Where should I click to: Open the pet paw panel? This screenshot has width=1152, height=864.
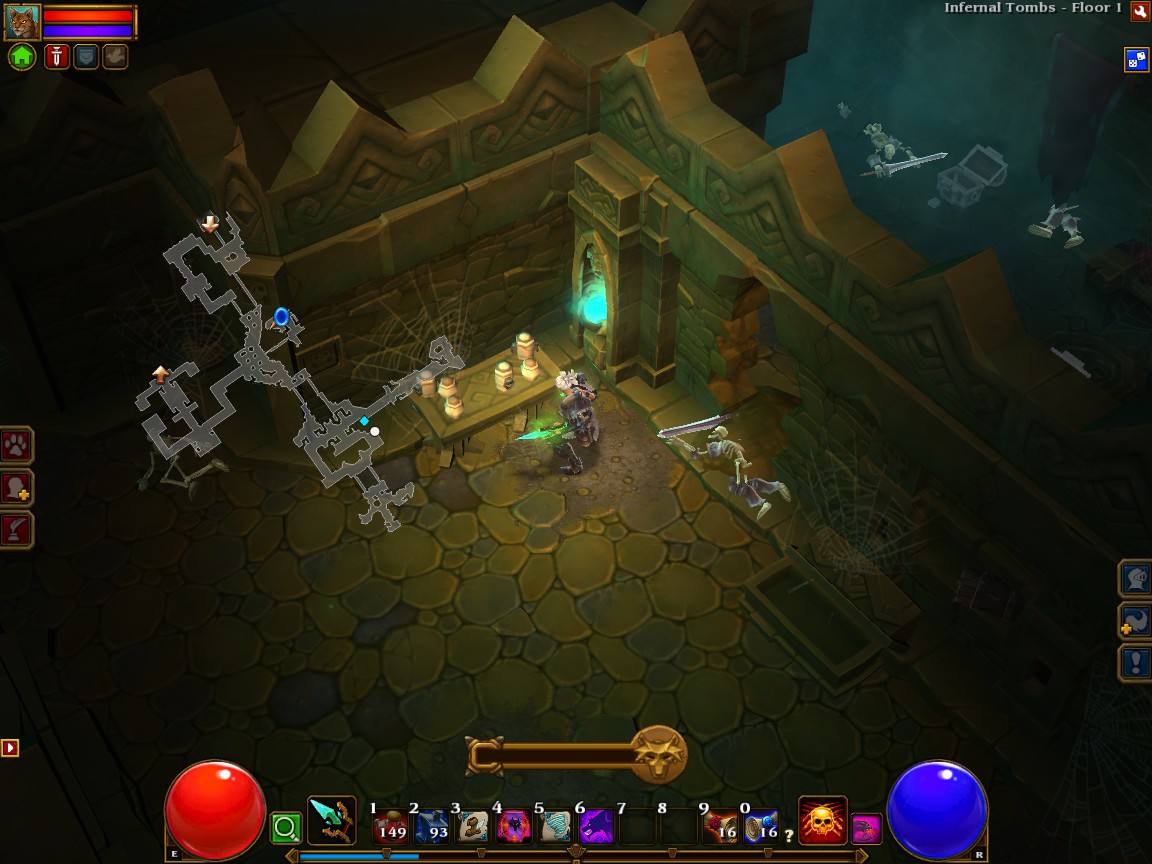(x=17, y=445)
